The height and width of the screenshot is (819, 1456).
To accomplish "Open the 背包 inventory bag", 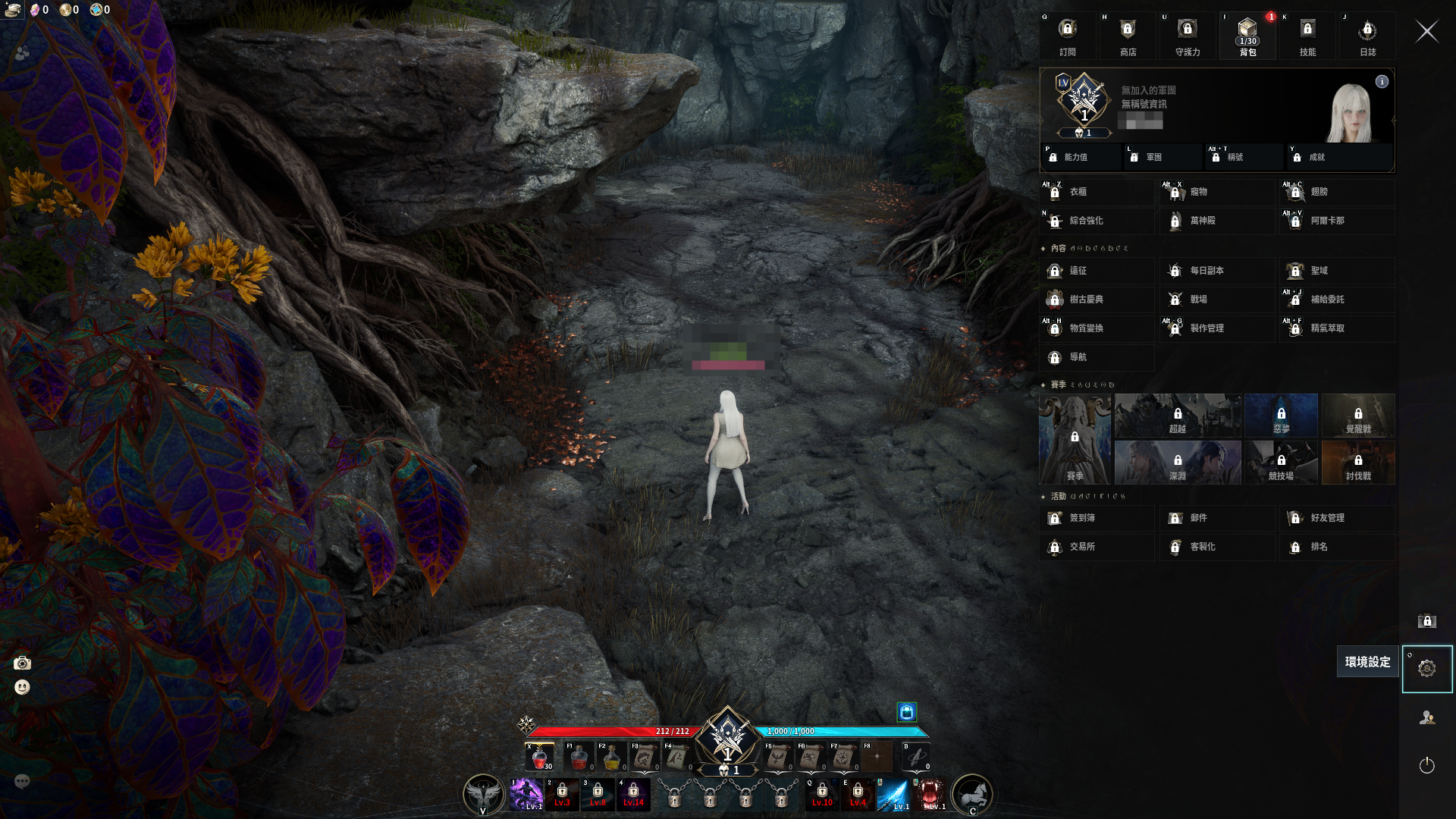I will click(x=1247, y=36).
